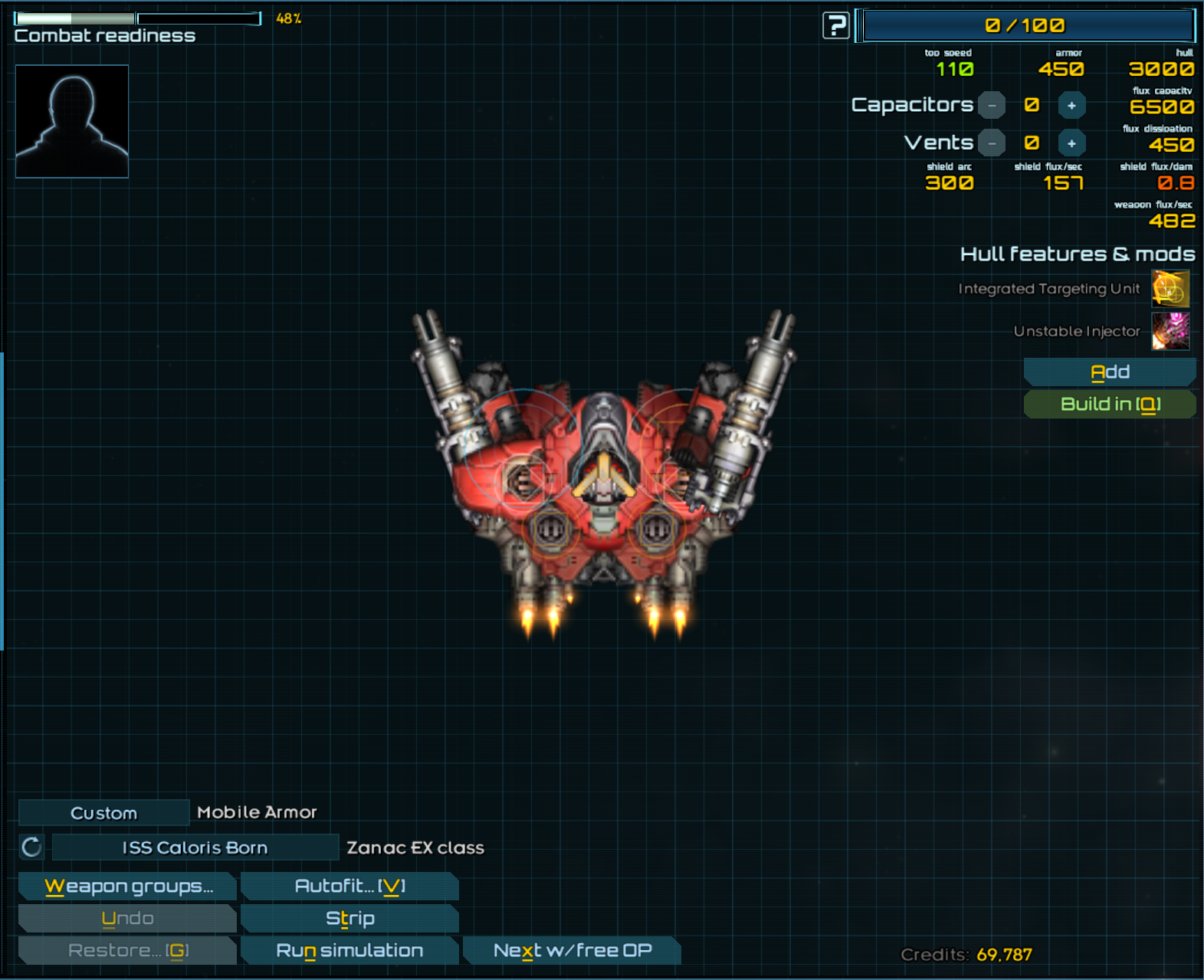Run simulation for this loadout
The width and height of the screenshot is (1204, 980).
point(349,951)
